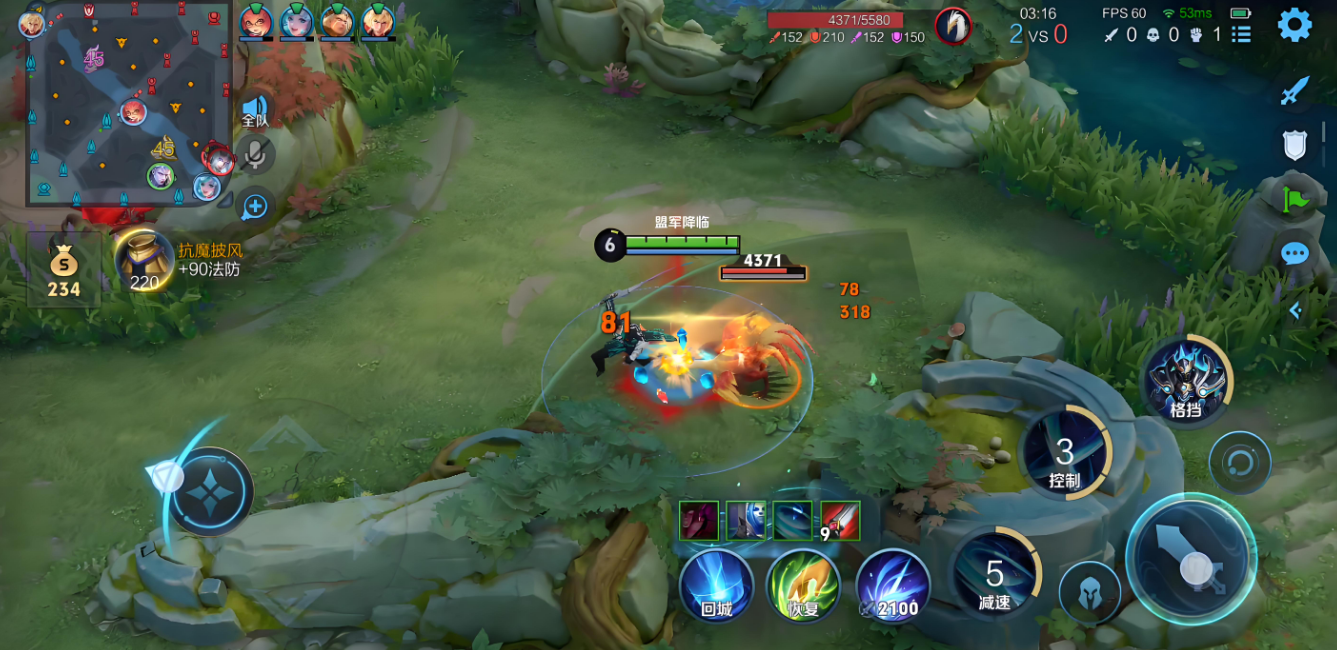Activate the 回城 recall ability

[x=716, y=585]
